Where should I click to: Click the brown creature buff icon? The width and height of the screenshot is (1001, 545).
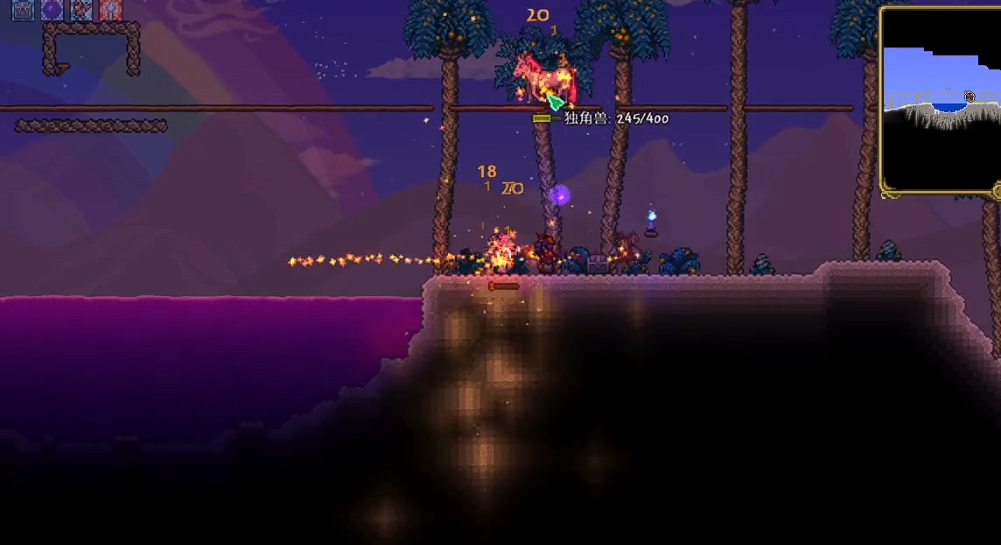coord(82,10)
